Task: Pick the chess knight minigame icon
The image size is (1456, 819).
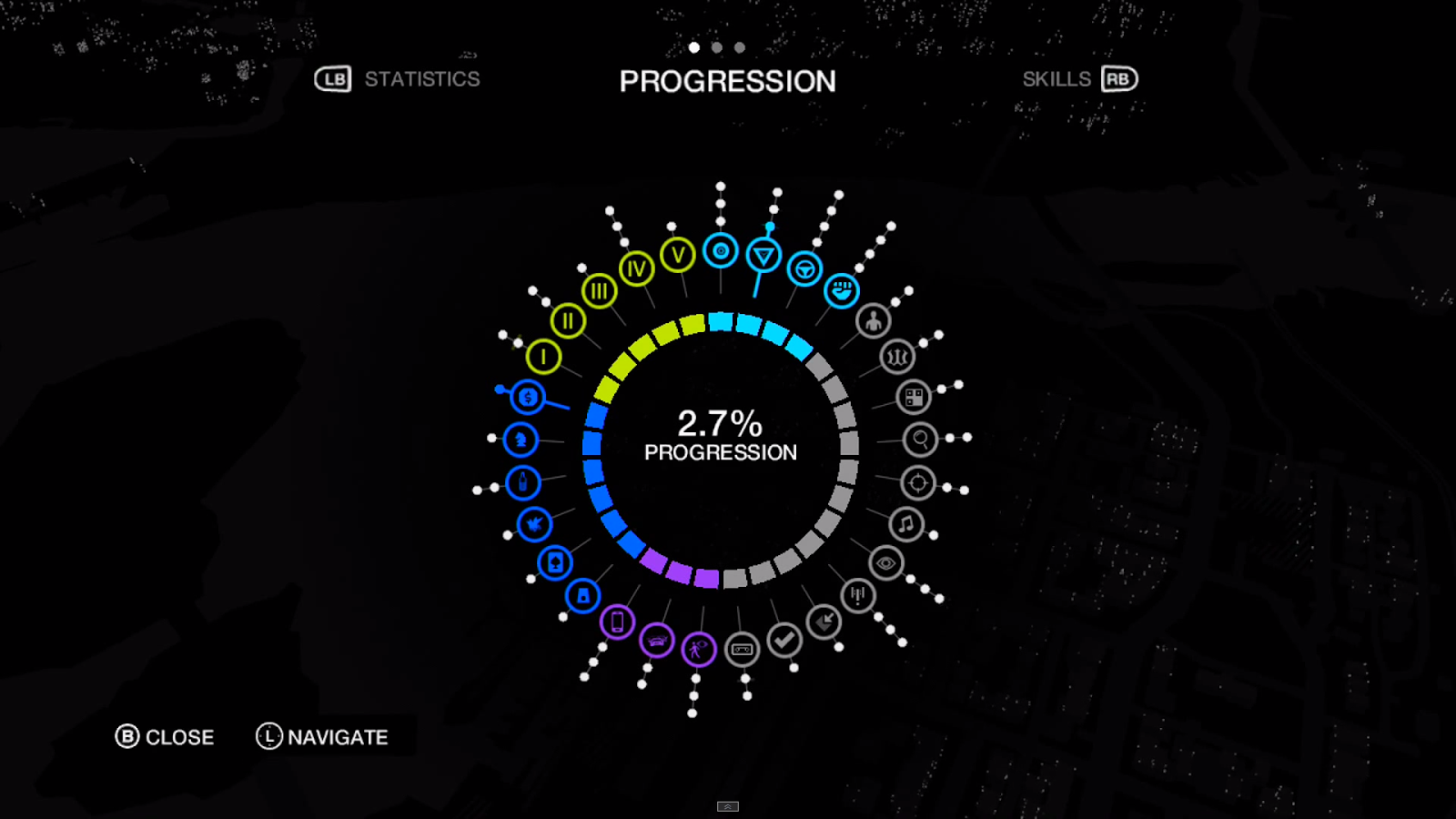Action: pyautogui.click(x=521, y=440)
